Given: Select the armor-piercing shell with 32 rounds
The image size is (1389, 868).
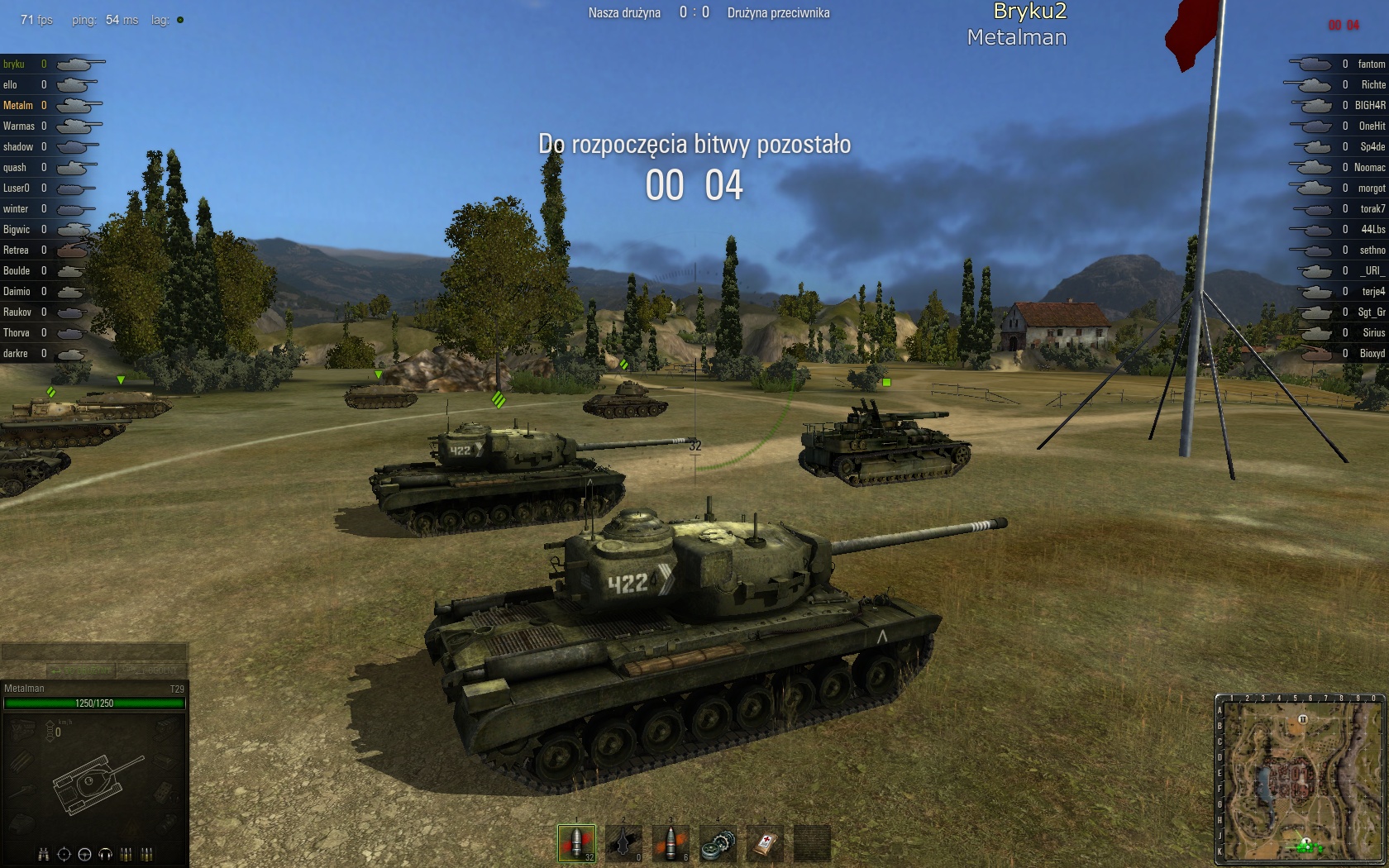Looking at the screenshot, I should point(576,843).
